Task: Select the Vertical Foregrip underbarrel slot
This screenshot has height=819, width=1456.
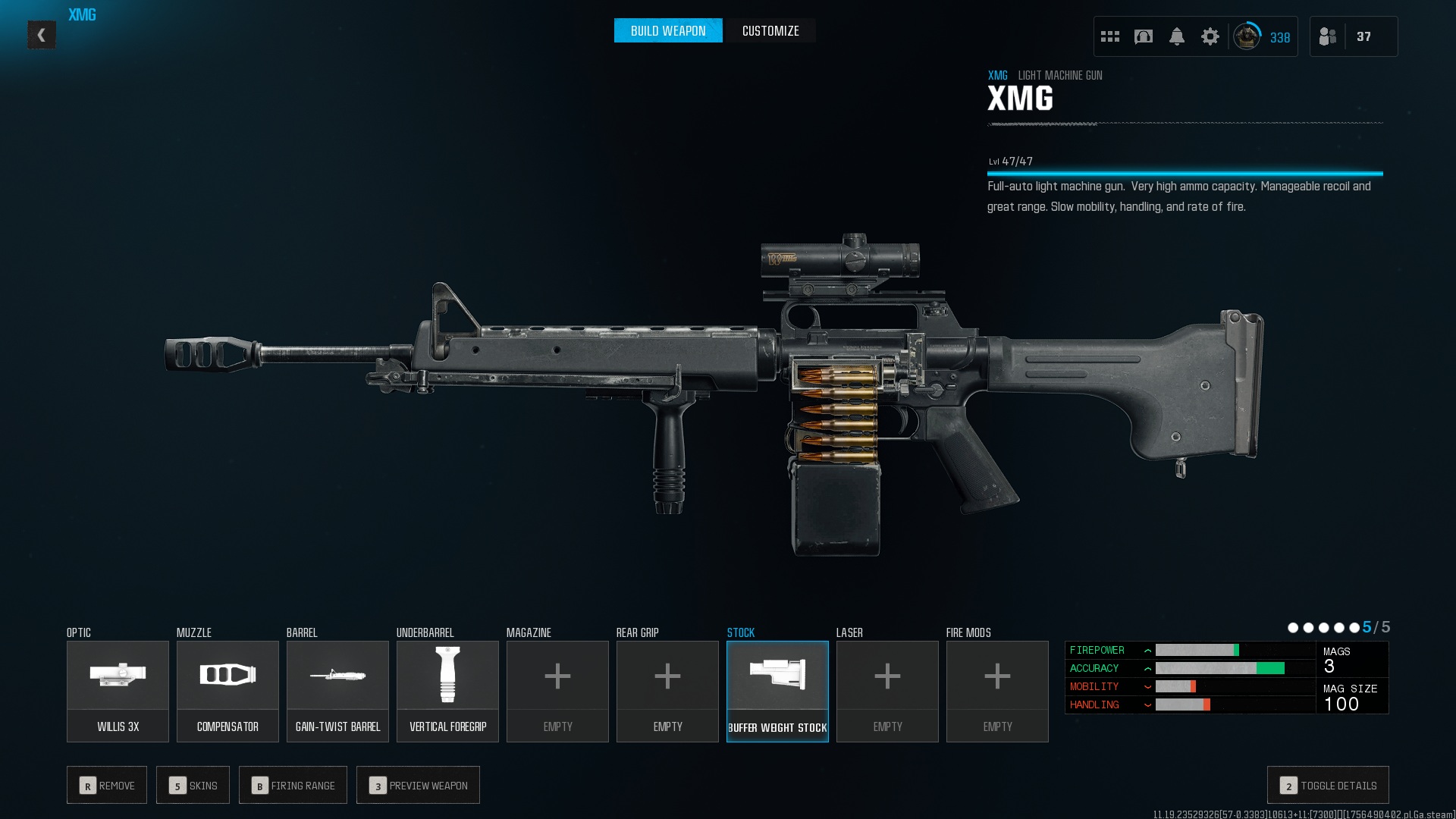Action: click(x=447, y=691)
